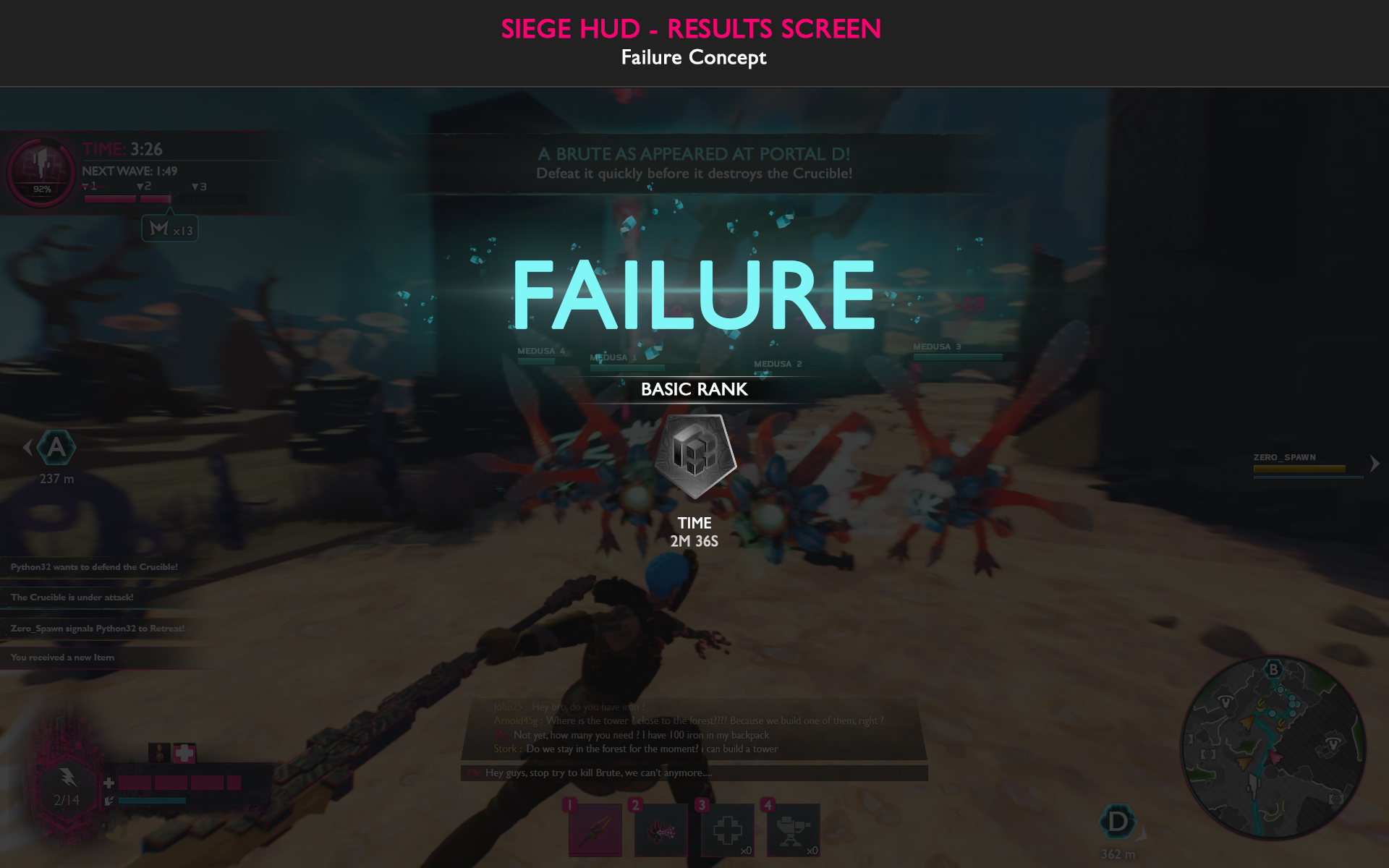
Task: Click the Crucible health emblem showing 92%
Action: pyautogui.click(x=42, y=172)
